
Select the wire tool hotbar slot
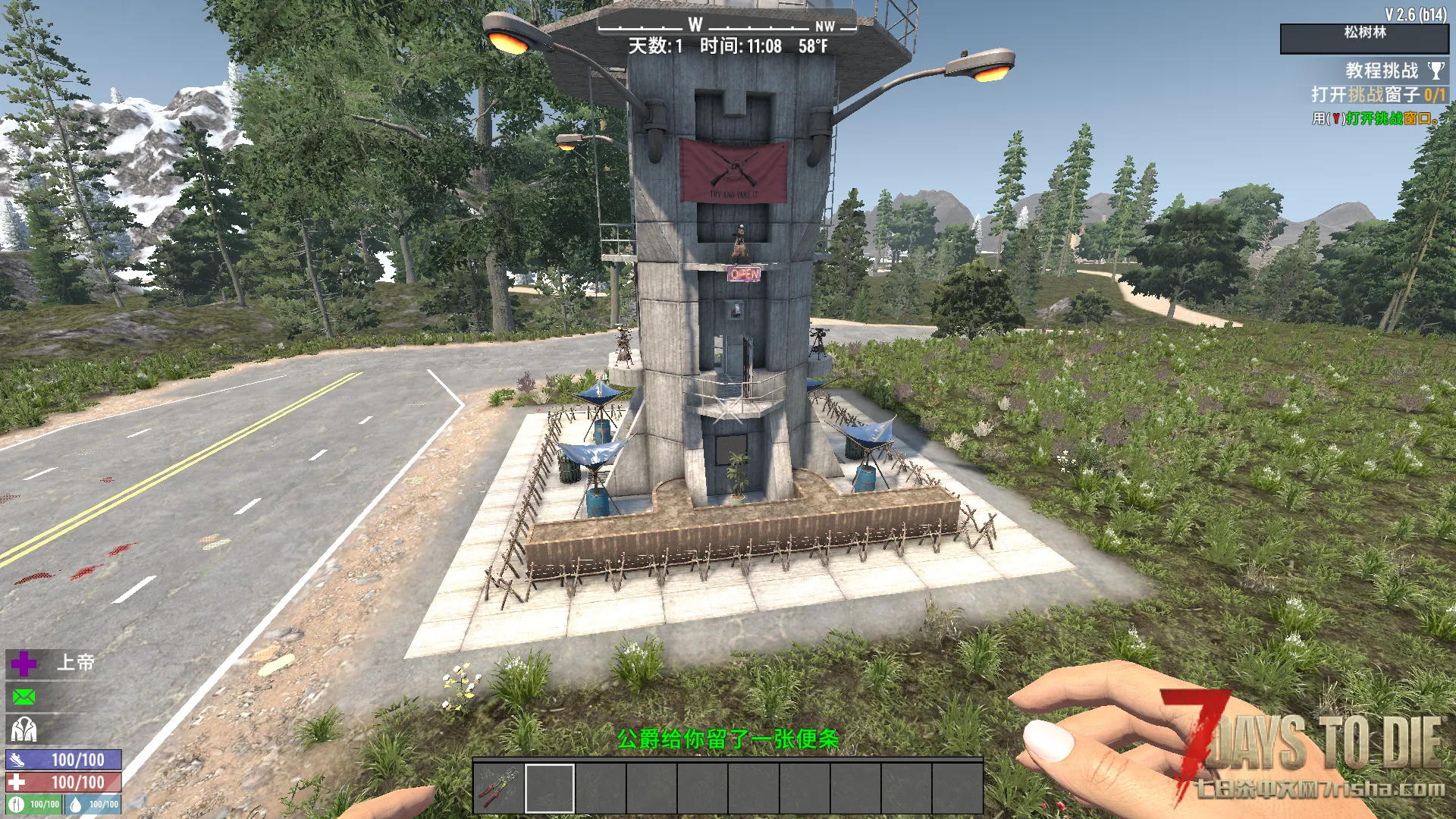(x=498, y=788)
